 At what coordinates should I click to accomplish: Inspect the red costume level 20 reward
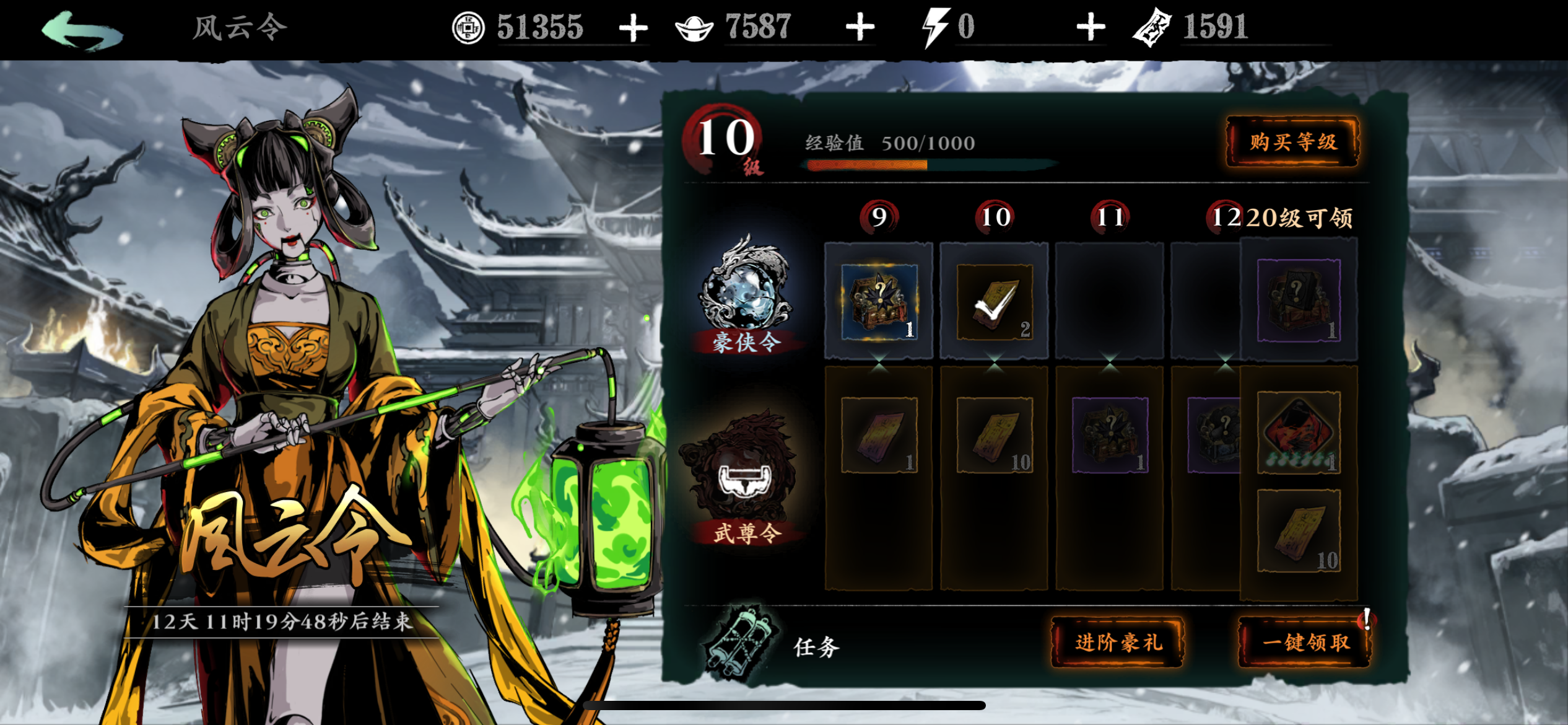click(x=1298, y=433)
